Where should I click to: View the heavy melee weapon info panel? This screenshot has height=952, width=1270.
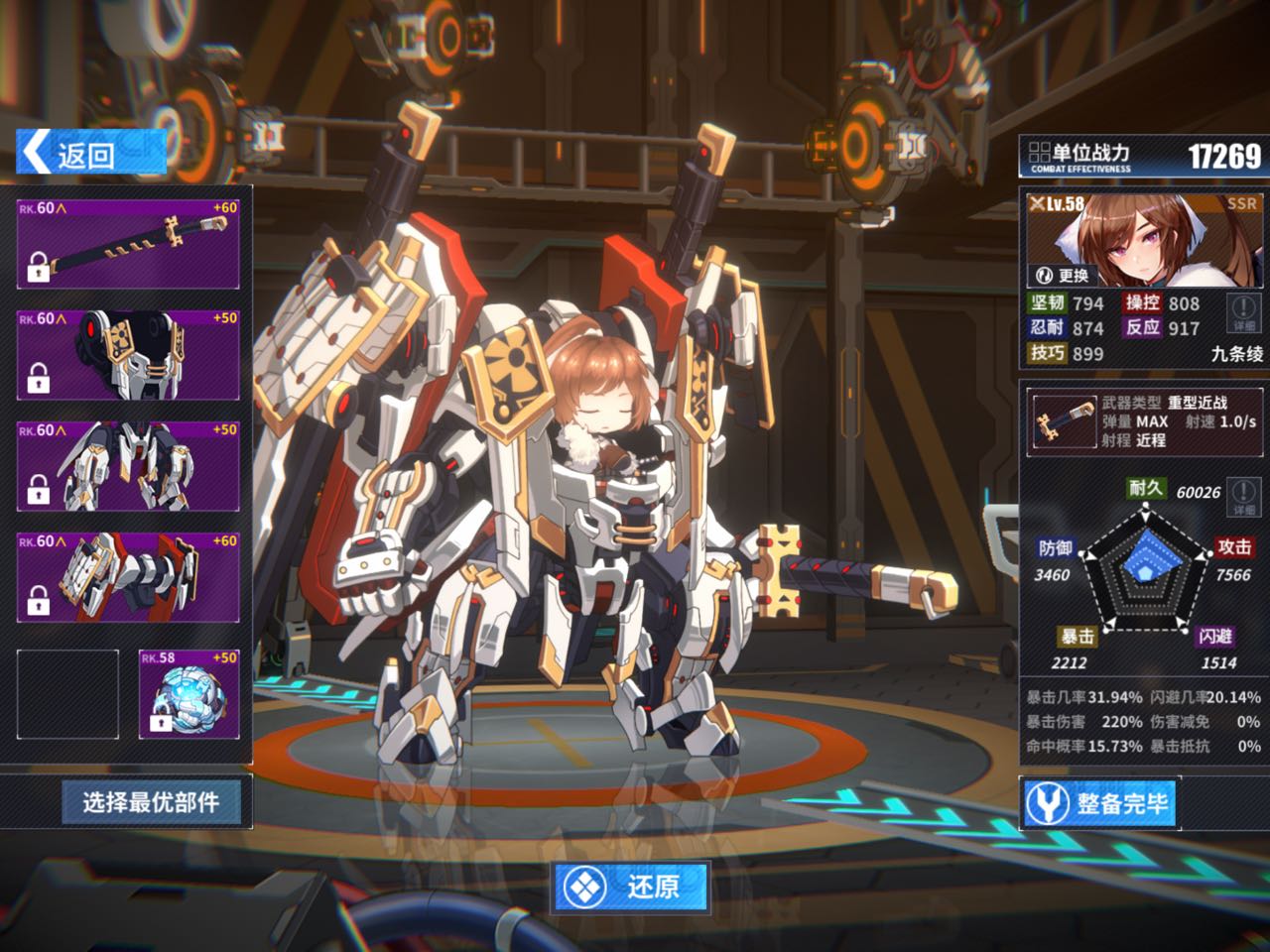[1144, 421]
